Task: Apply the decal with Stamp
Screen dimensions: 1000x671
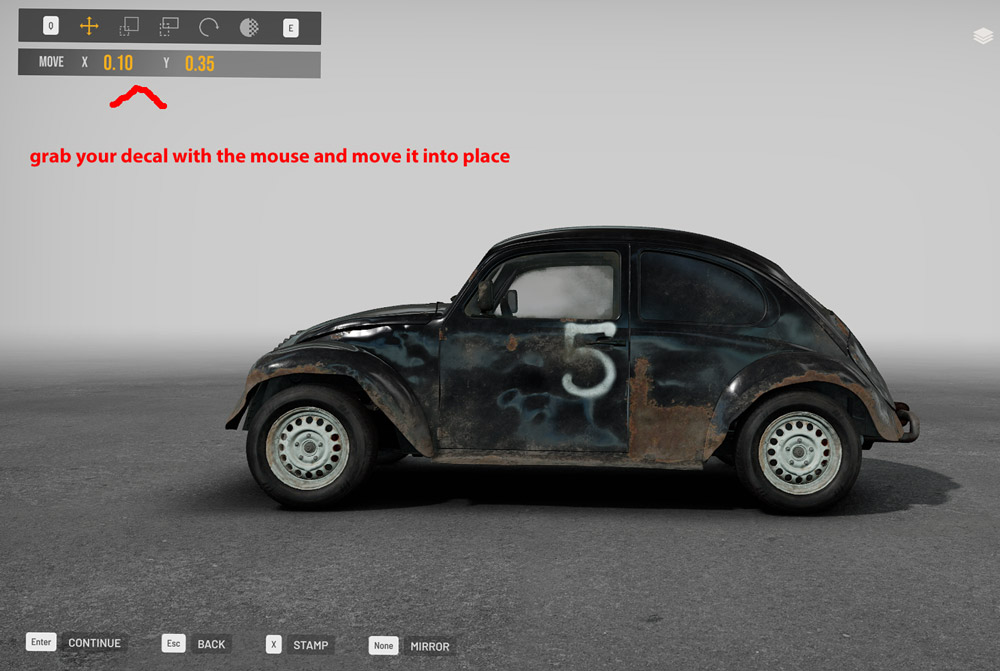Action: [x=310, y=645]
